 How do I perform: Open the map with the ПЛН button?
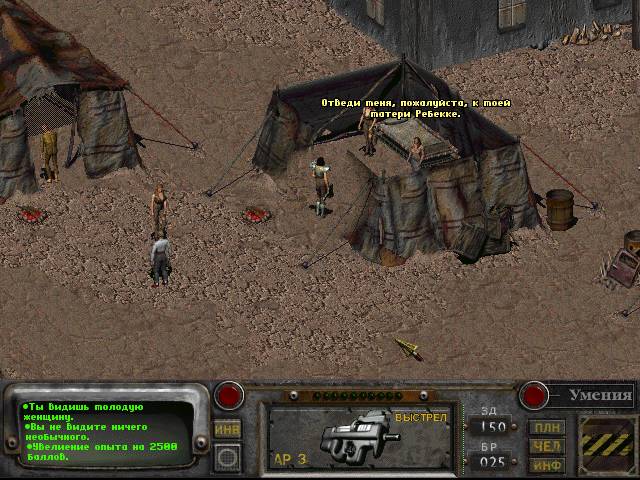pos(548,427)
